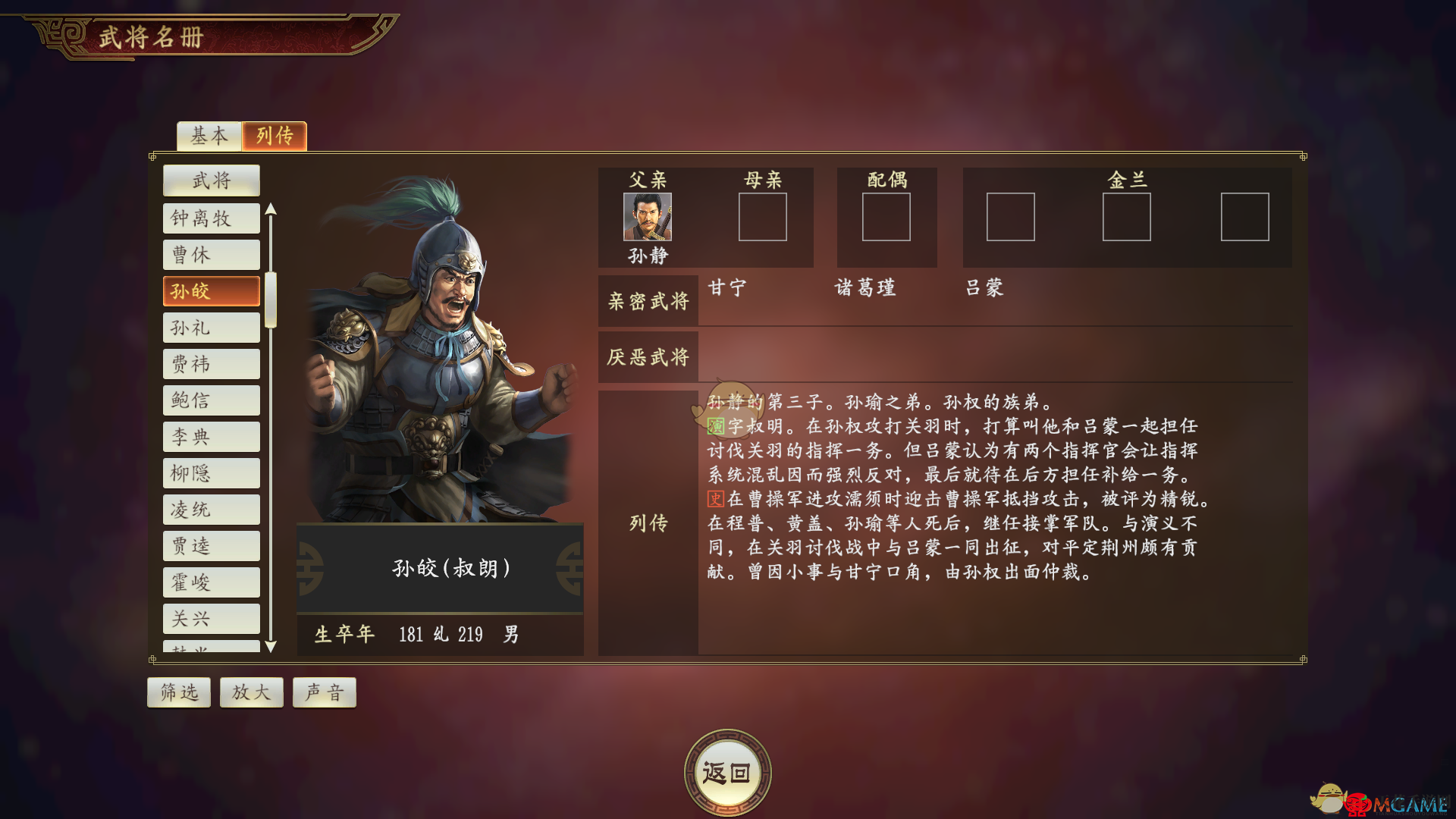
Task: Click the list's scroll-down arrow
Action: click(x=271, y=647)
